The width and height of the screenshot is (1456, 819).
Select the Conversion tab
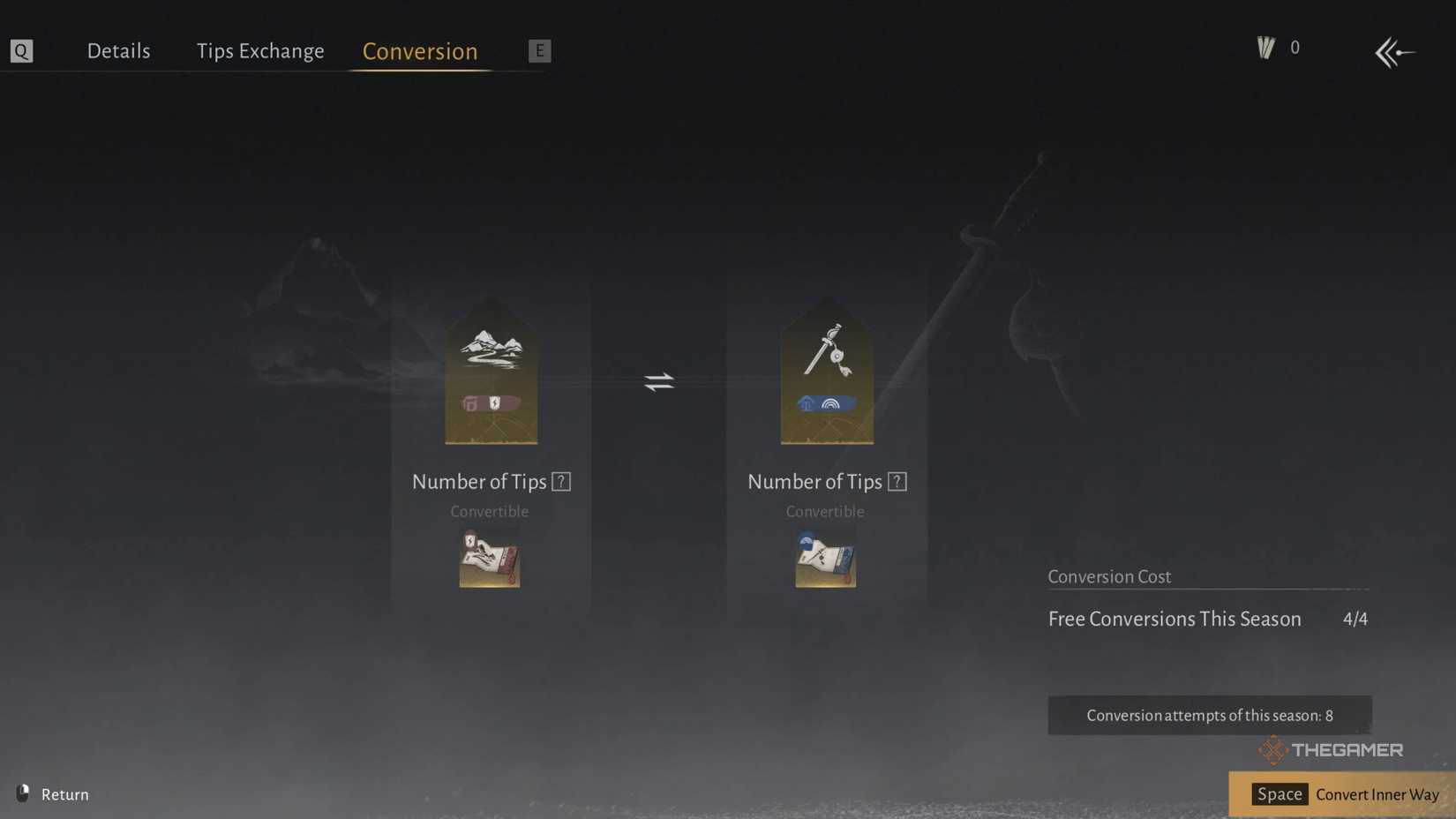(x=419, y=51)
